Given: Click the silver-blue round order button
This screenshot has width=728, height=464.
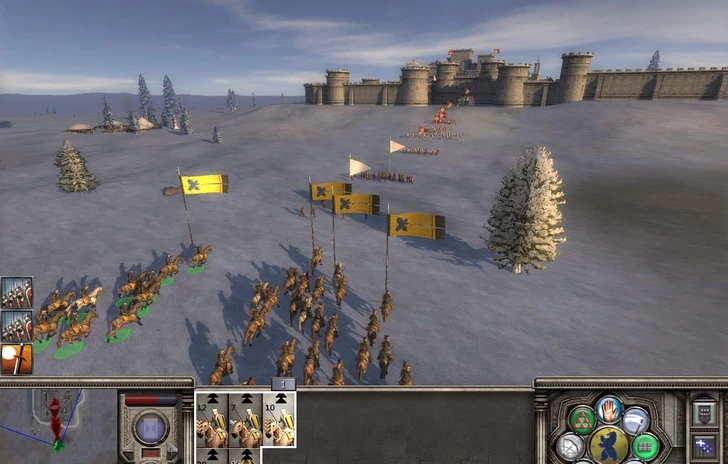Looking at the screenshot, I should pos(637,420).
